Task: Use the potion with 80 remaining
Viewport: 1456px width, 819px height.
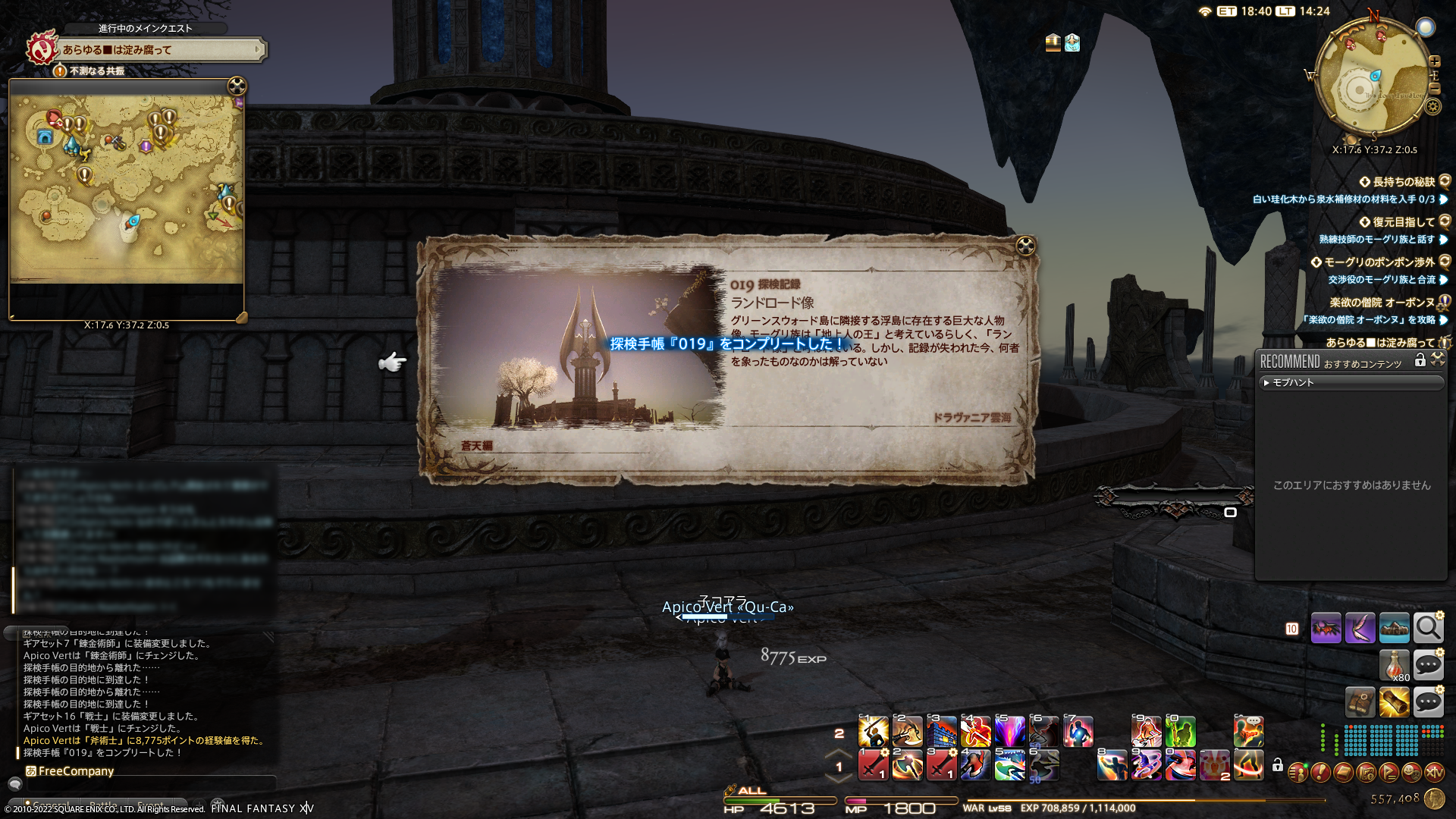Action: 1394,665
